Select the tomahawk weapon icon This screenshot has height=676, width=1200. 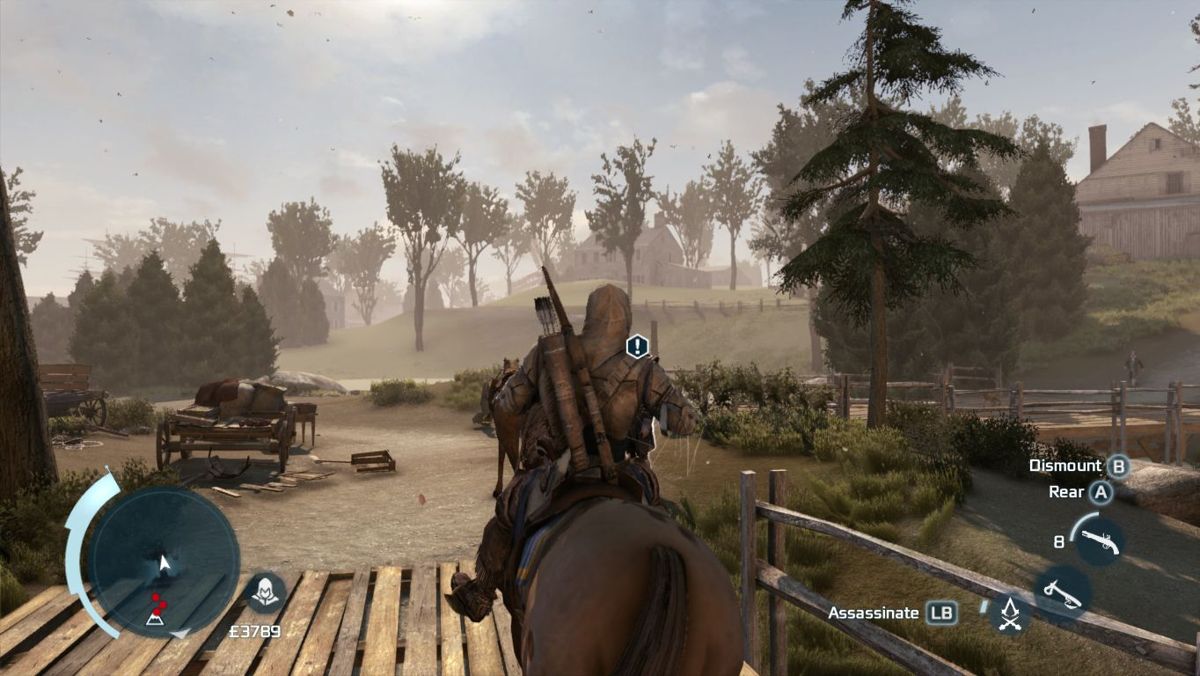[1061, 591]
